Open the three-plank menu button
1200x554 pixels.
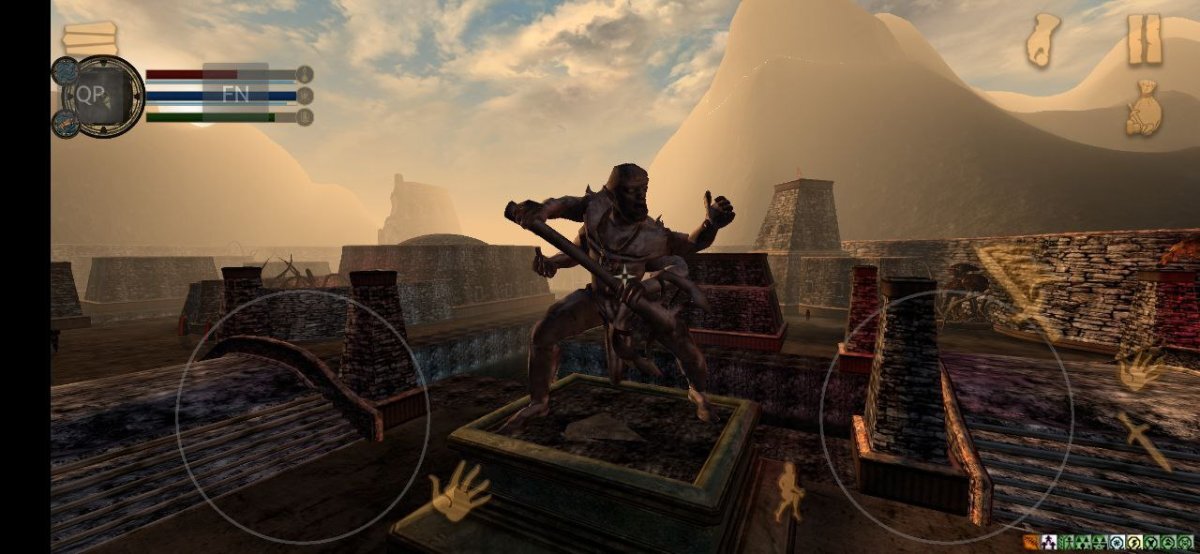(x=90, y=38)
